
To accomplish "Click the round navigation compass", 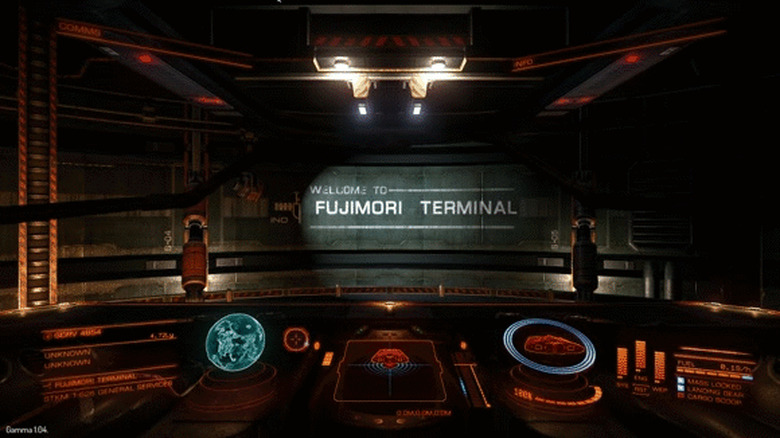I will coord(296,339).
